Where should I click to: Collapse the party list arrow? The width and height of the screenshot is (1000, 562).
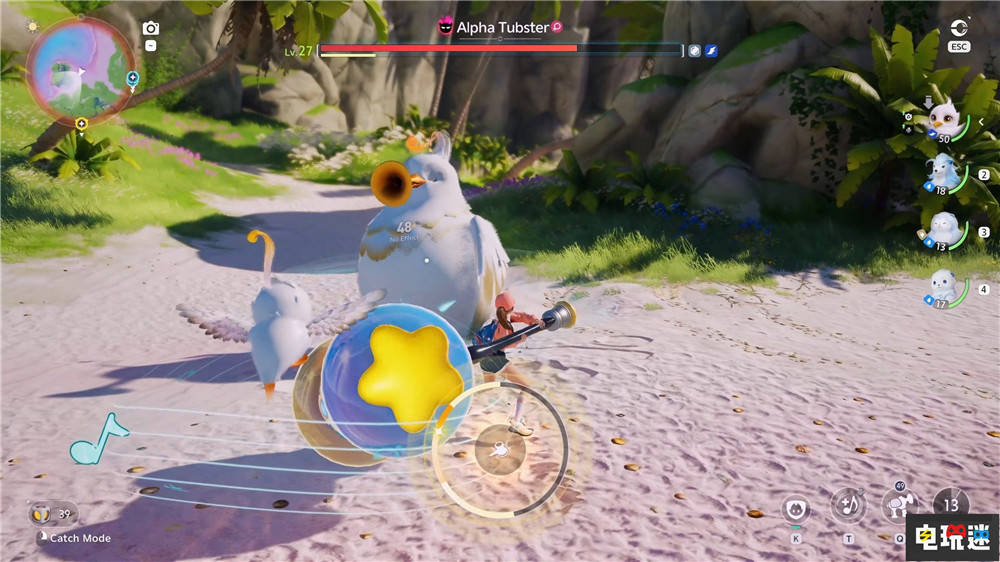981,122
